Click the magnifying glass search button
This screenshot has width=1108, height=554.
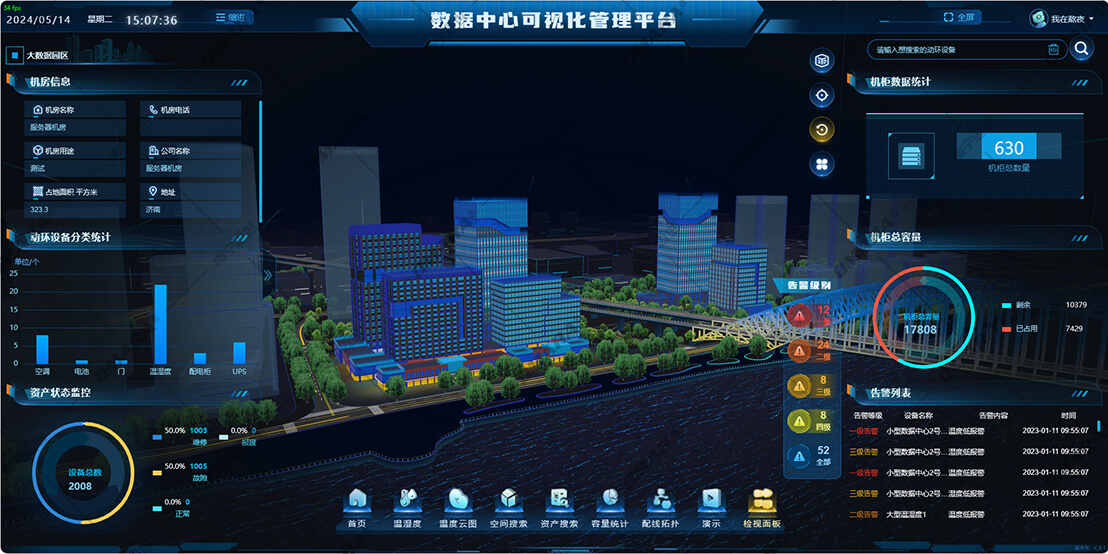click(1081, 49)
